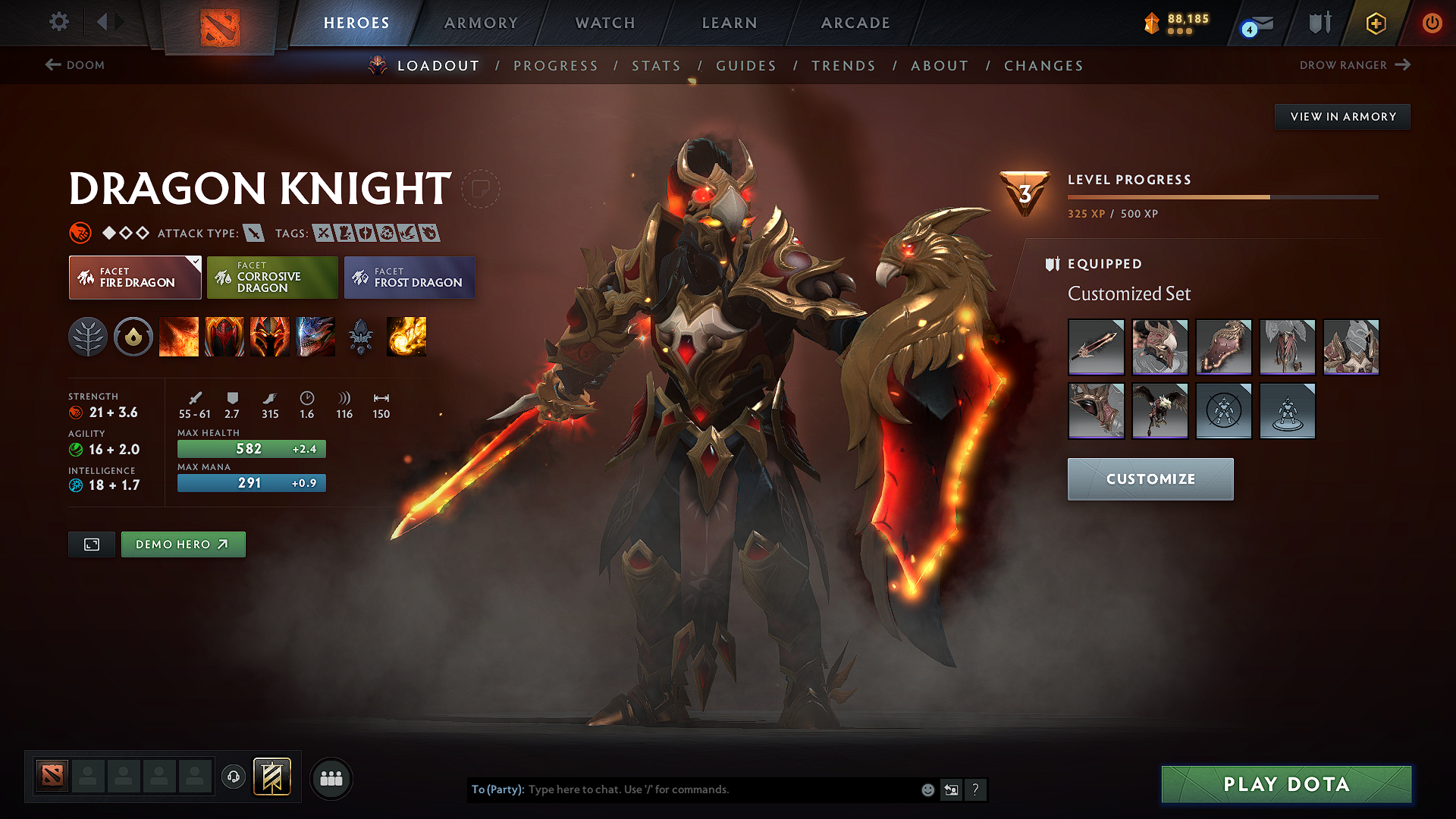Image resolution: width=1456 pixels, height=819 pixels.
Task: Select the sword item thumbnail in Customized Set
Action: click(x=1096, y=347)
